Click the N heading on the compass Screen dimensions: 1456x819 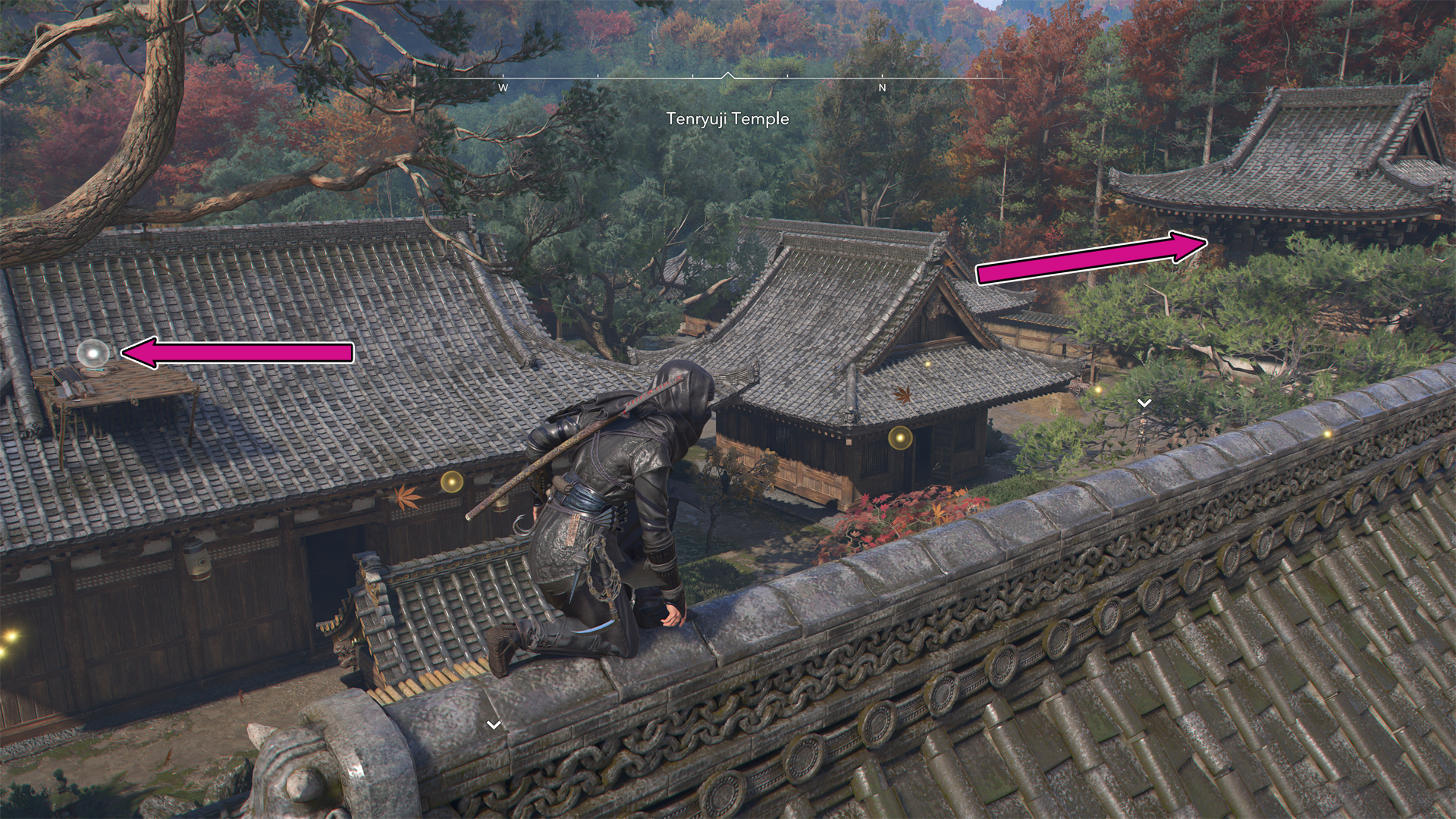(882, 88)
